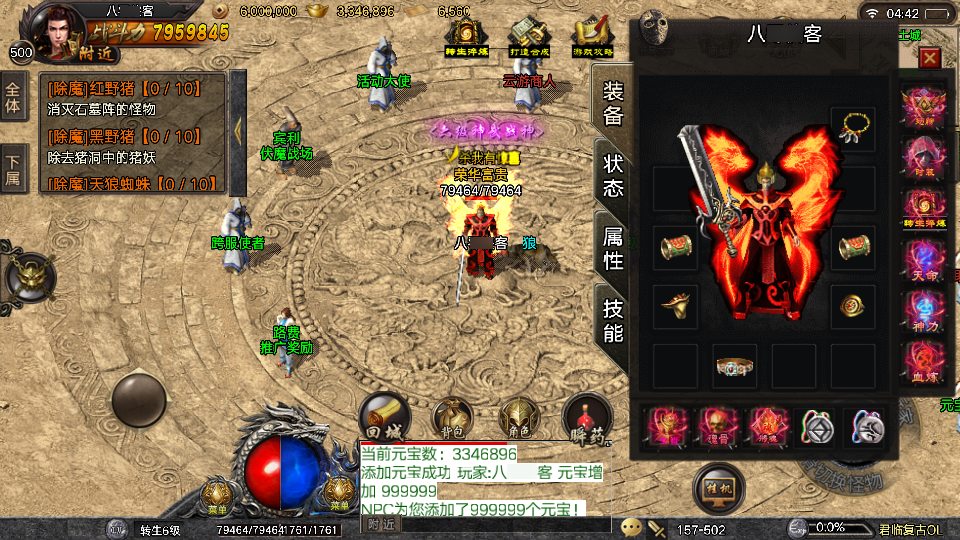Use the 瞬药 instant potion button

tap(586, 415)
